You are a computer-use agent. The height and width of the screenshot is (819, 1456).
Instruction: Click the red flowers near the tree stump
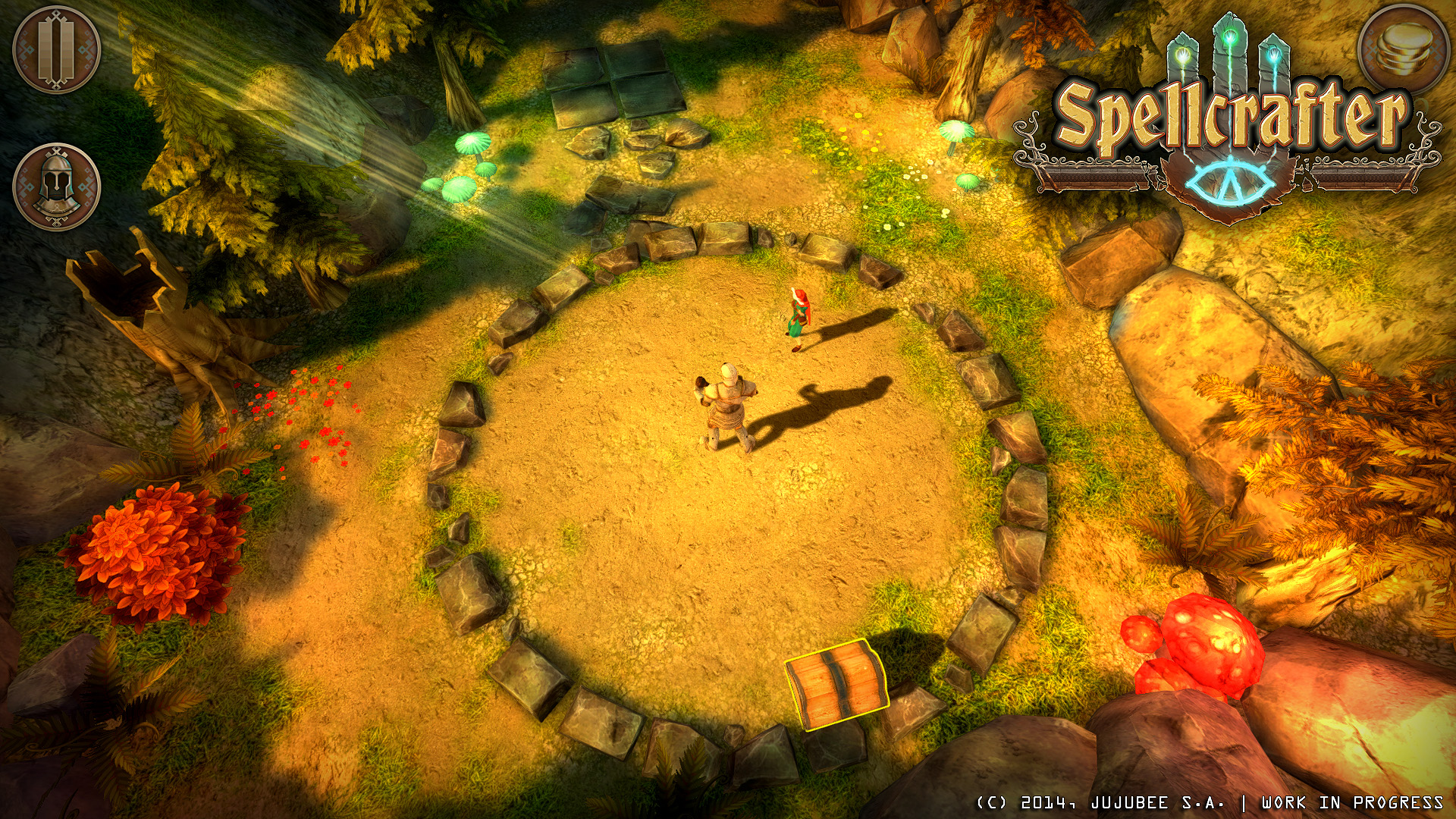[x=303, y=409]
